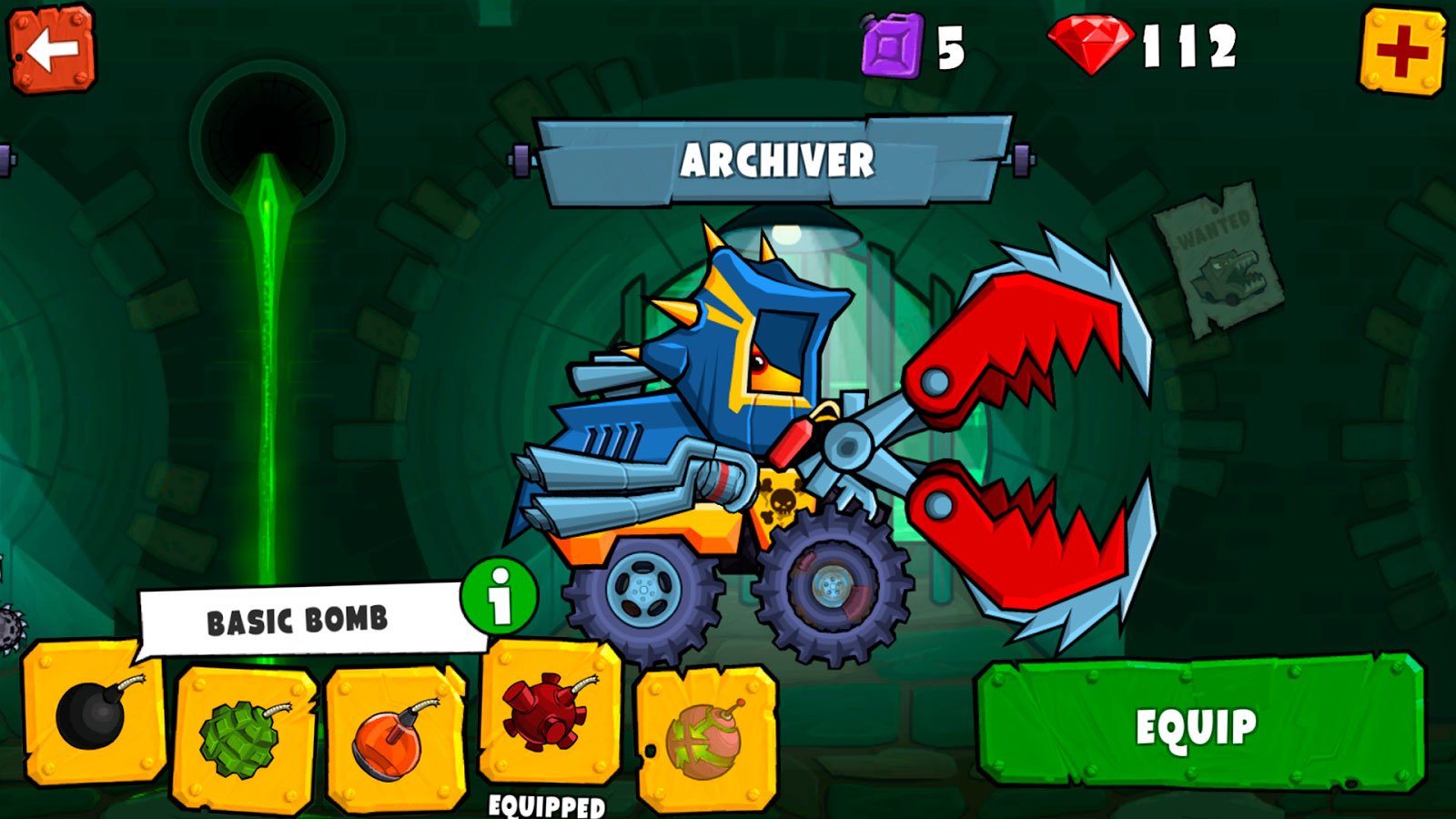This screenshot has width=1456, height=819.
Task: Open the gem shop with the plus button
Action: [1402, 50]
